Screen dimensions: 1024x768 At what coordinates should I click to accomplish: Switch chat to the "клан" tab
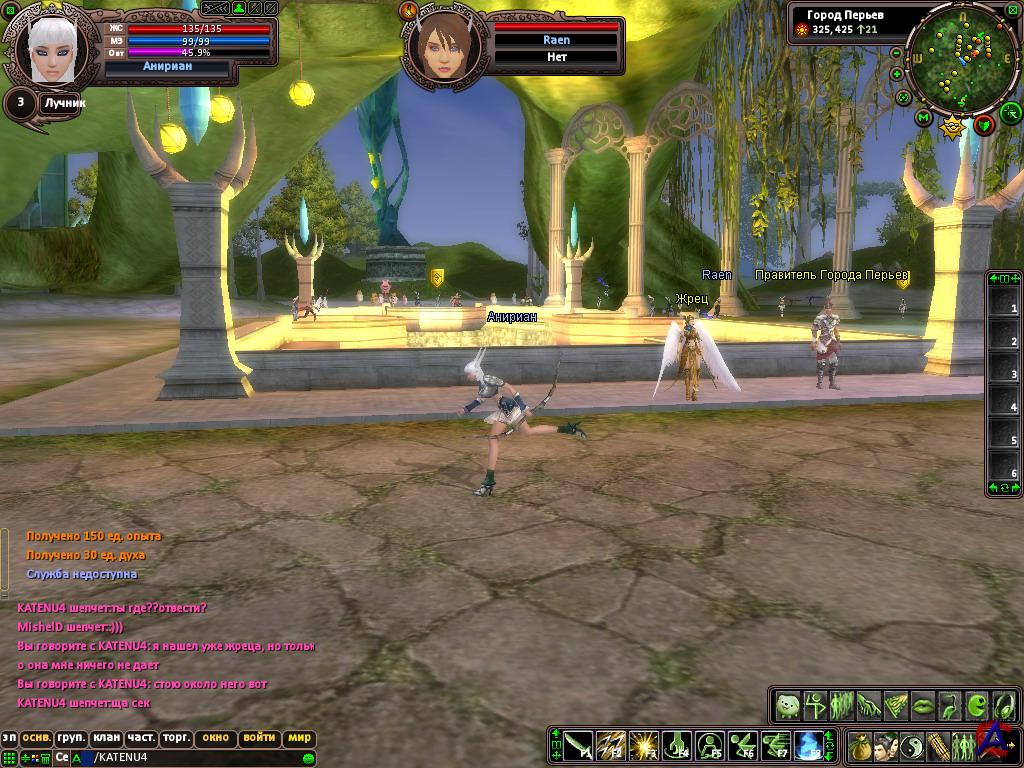click(106, 738)
